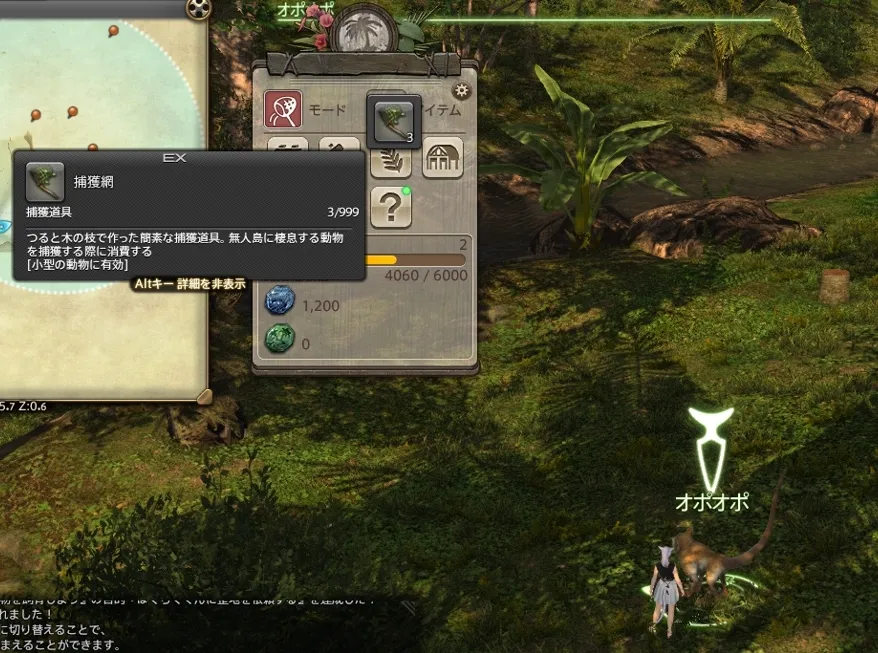
Task: Select the capture net item slot
Action: pos(394,121)
